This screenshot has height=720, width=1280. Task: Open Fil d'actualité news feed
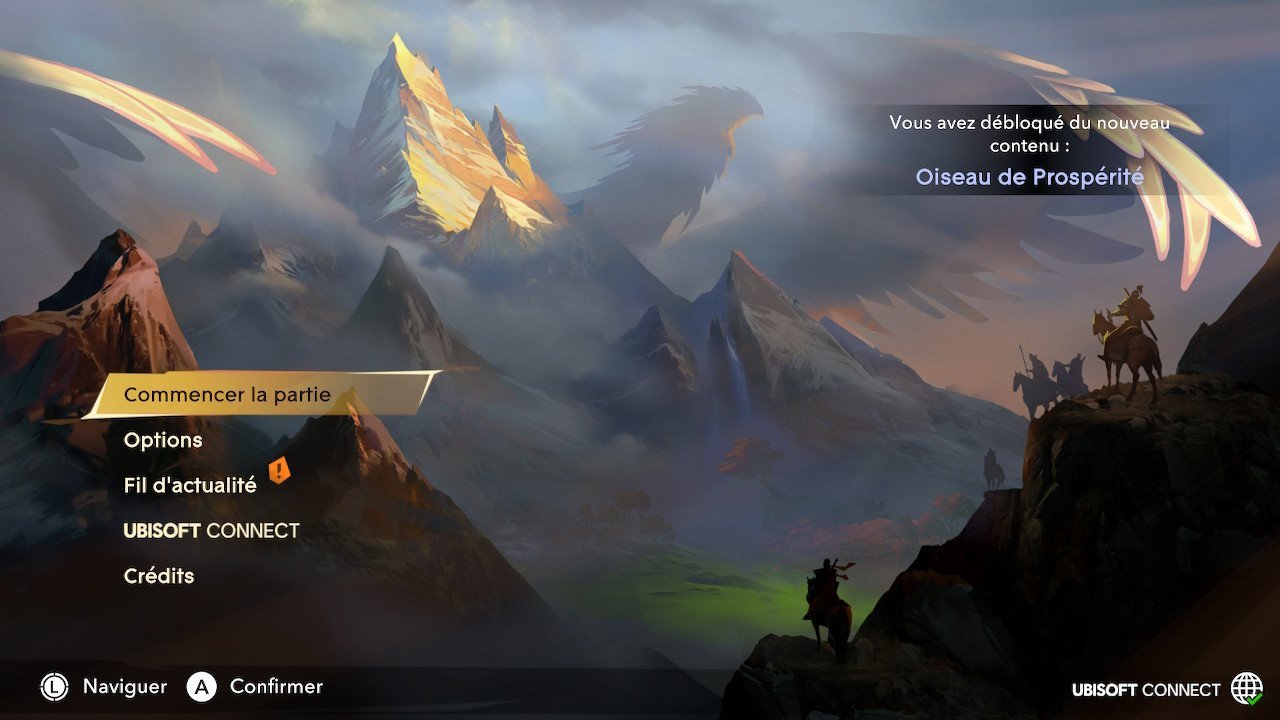190,485
